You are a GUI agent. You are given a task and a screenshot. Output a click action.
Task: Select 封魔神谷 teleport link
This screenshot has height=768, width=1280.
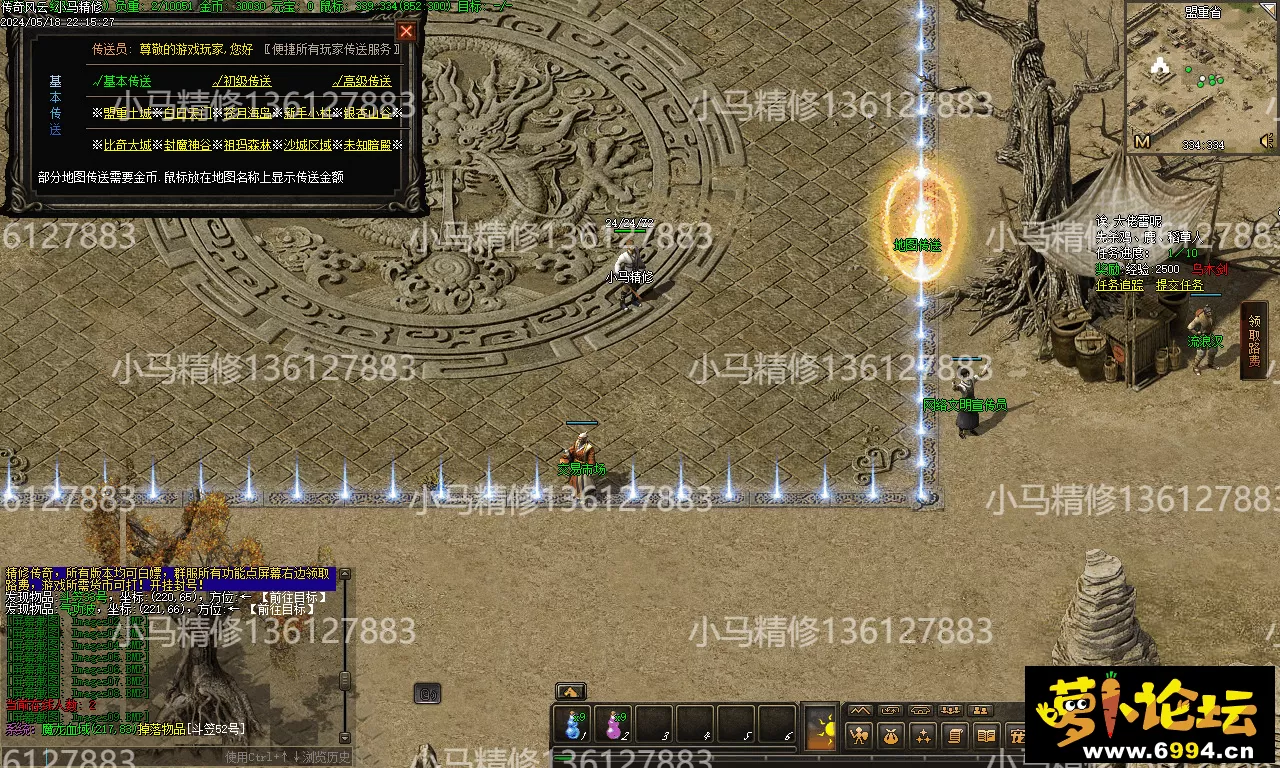pos(188,145)
